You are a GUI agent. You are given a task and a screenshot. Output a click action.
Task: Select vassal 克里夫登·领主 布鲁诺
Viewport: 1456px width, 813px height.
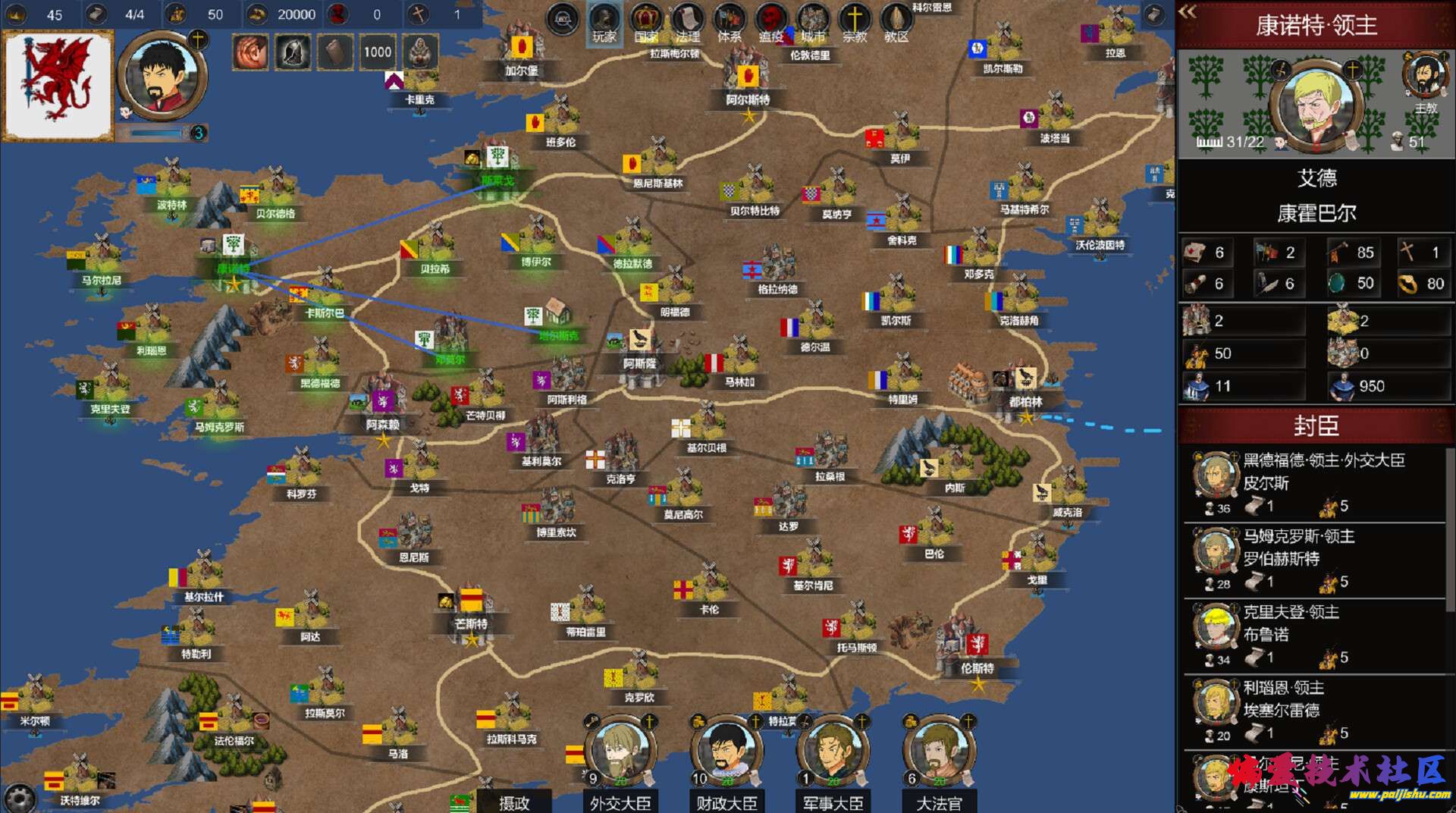coord(1313,633)
